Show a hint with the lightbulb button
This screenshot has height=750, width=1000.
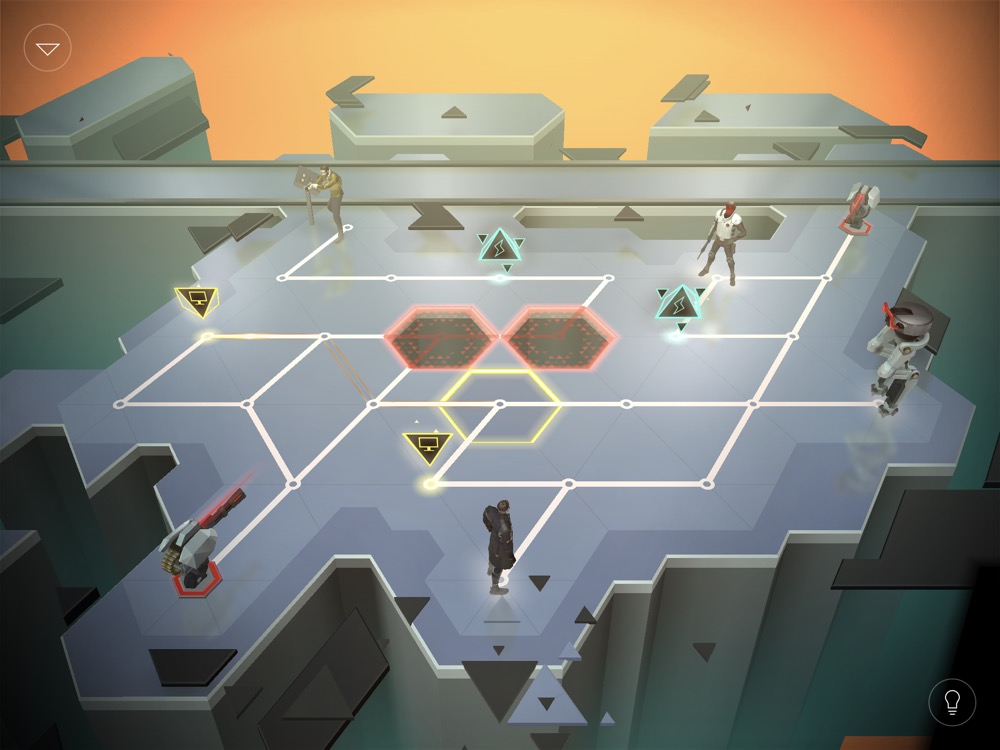pyautogui.click(x=951, y=702)
